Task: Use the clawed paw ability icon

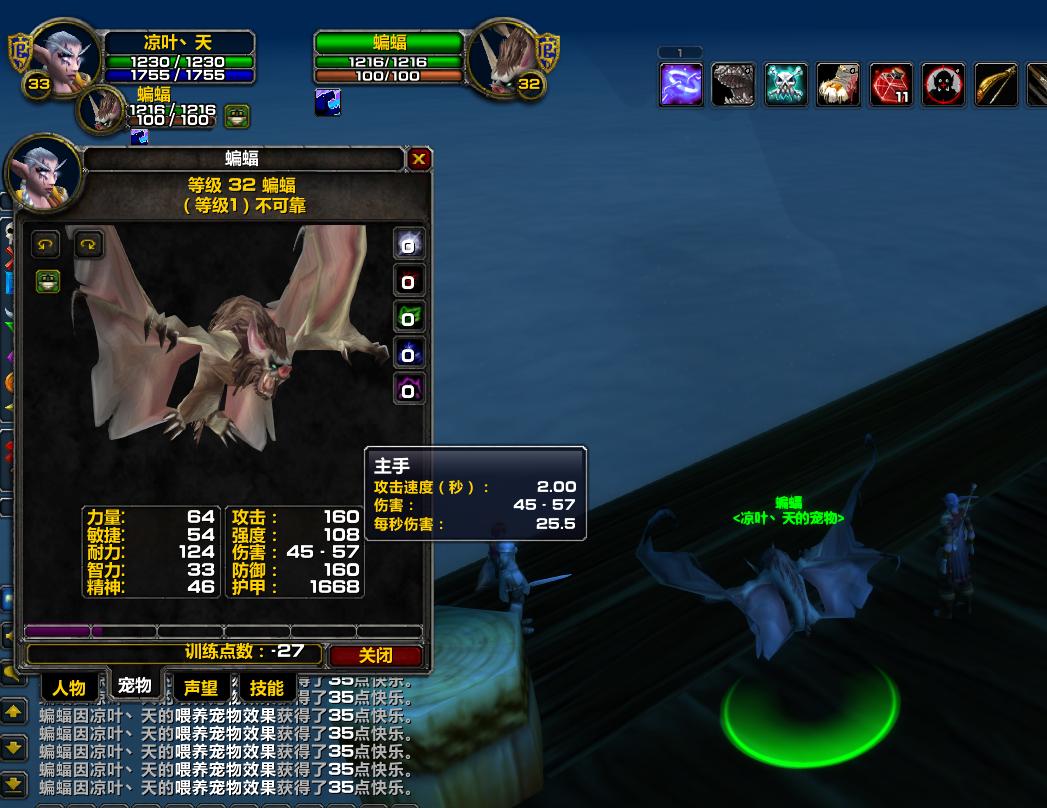Action: tap(838, 85)
